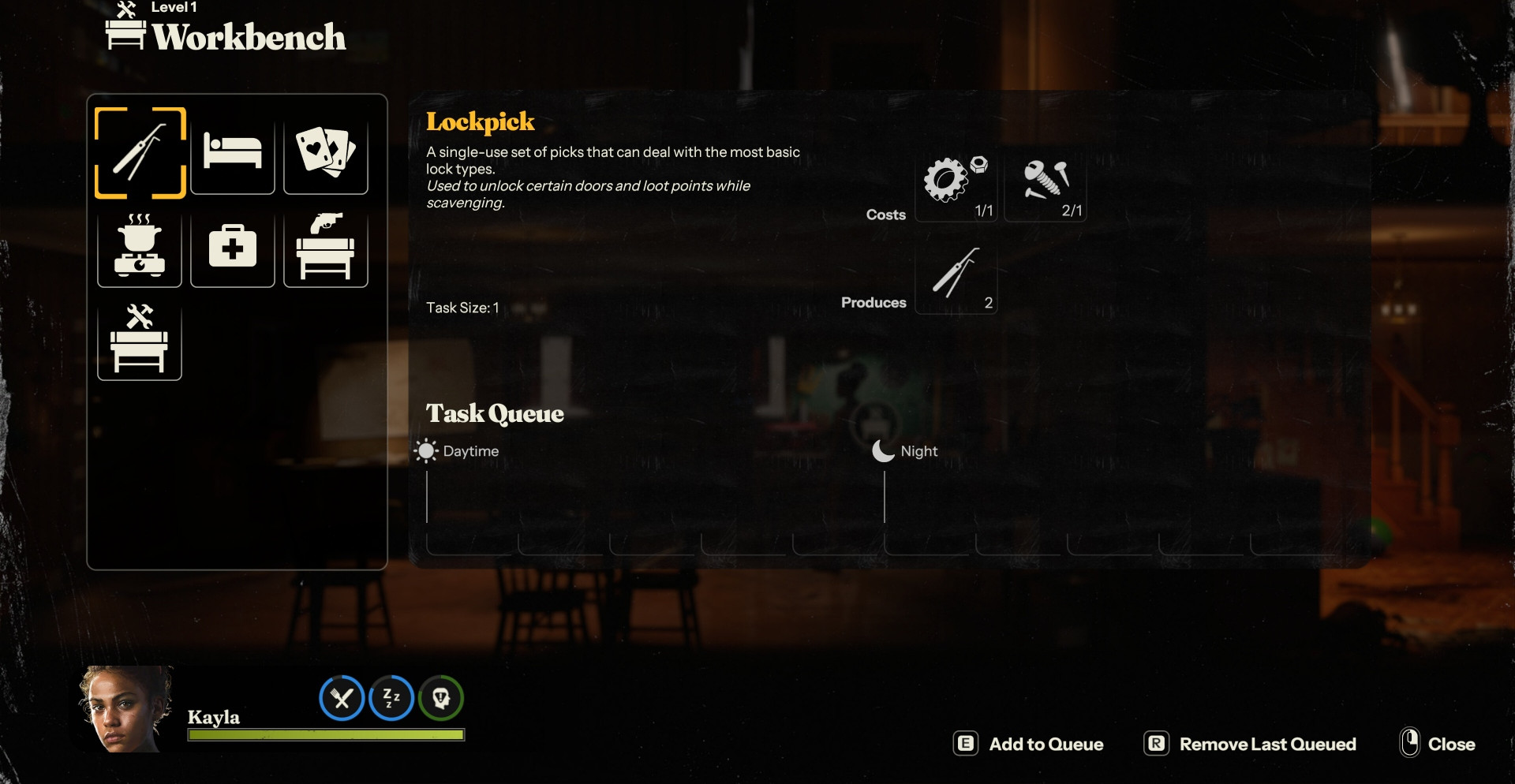Click Kayla's hunger status icon
1515x784 pixels.
click(342, 698)
